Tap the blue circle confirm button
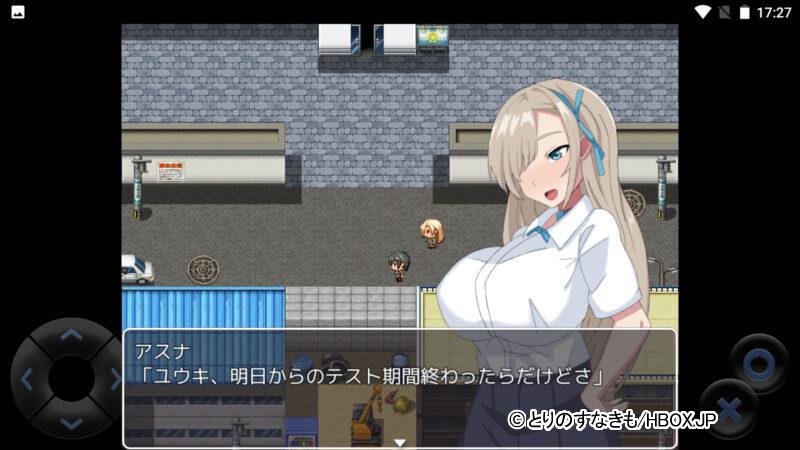Image resolution: width=800 pixels, height=450 pixels. point(759,362)
